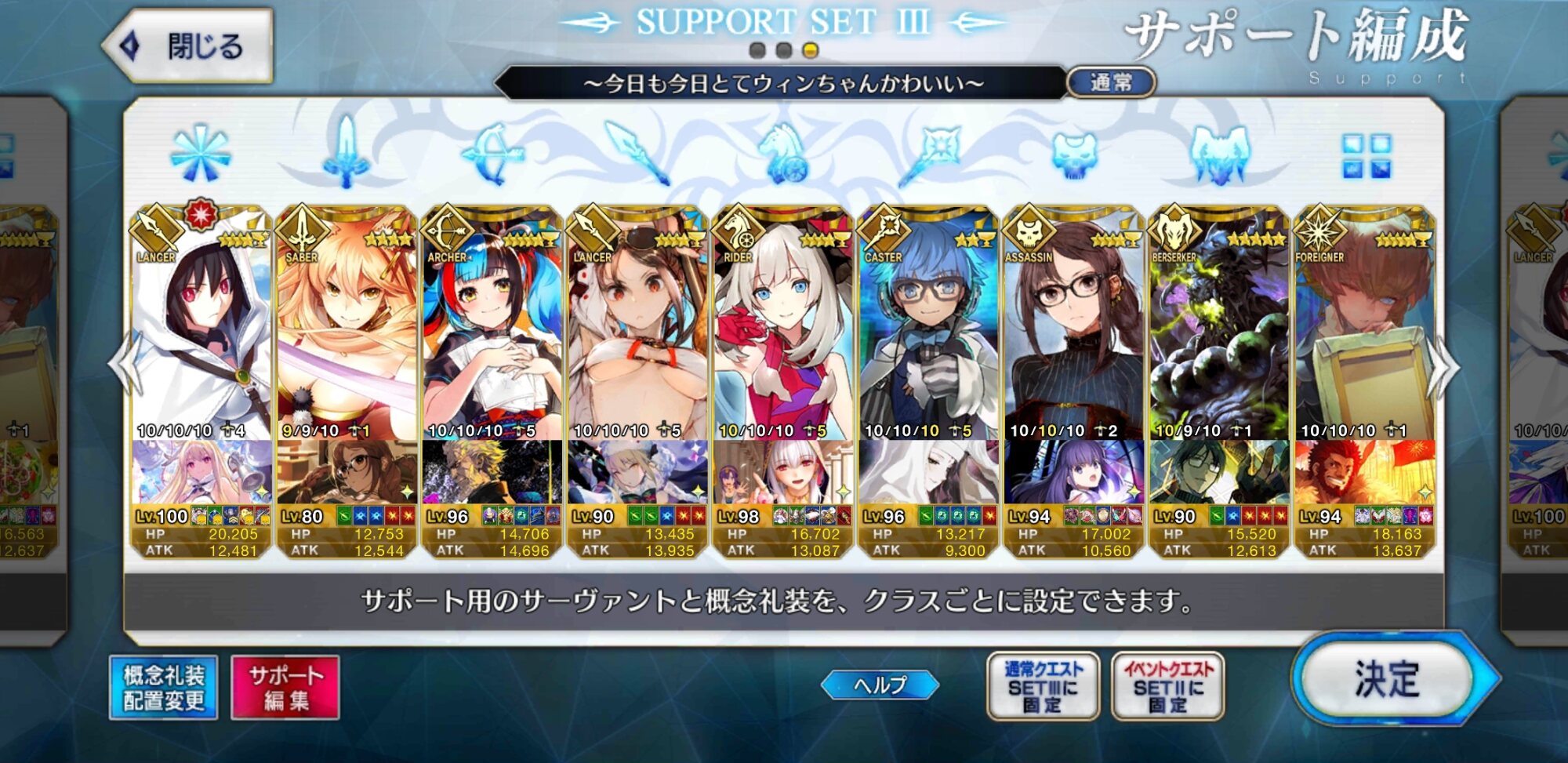Lock event quests to SET II

point(1167,687)
